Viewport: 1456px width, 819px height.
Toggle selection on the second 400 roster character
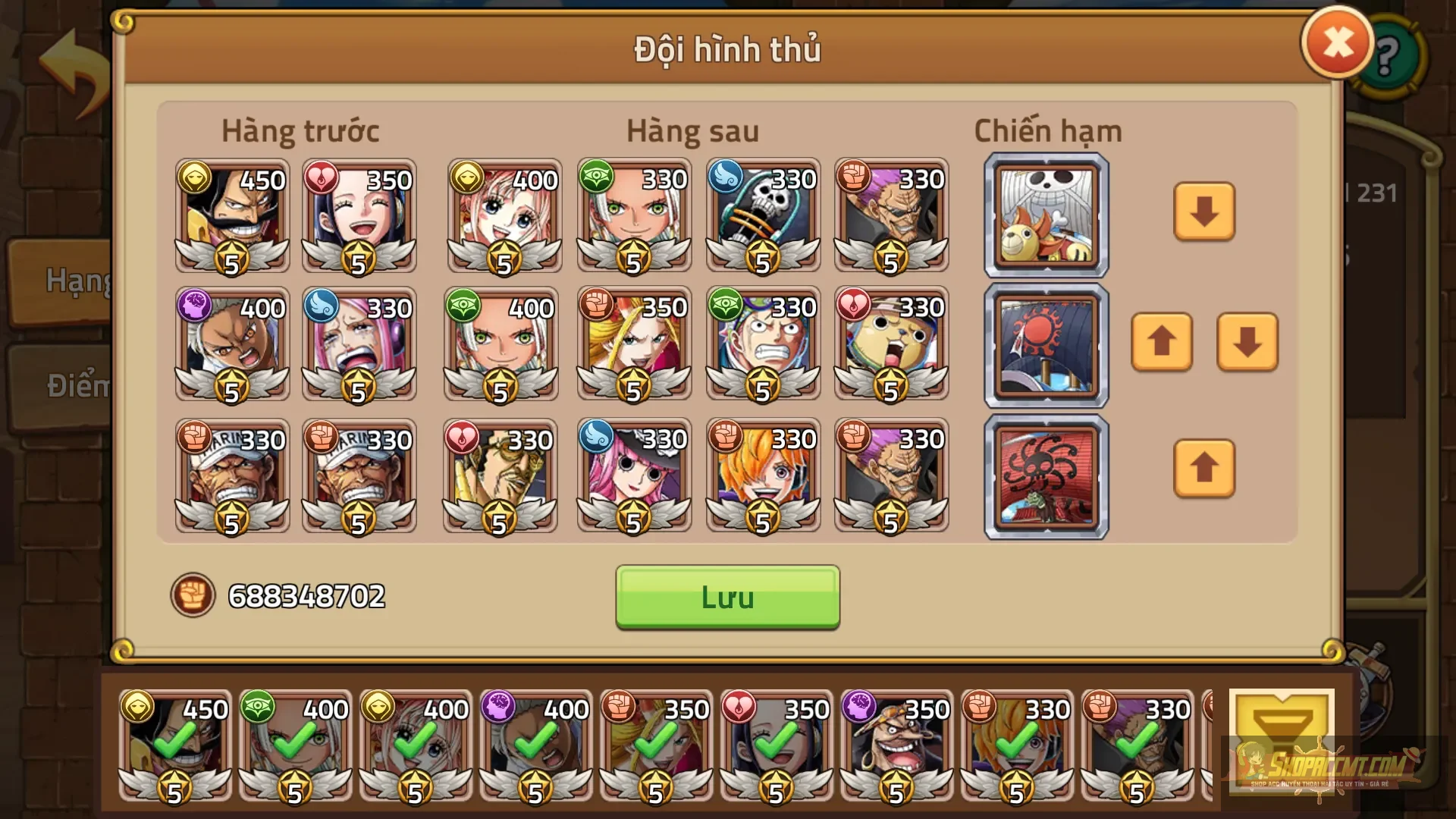click(417, 747)
